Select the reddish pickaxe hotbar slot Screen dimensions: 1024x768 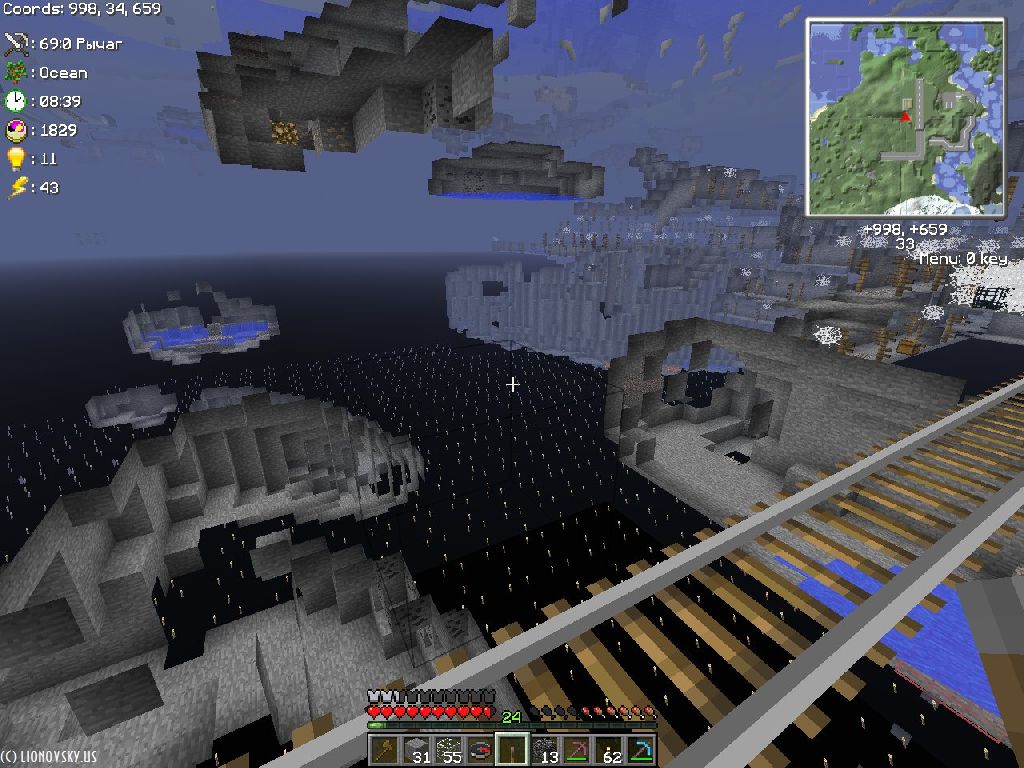click(577, 749)
